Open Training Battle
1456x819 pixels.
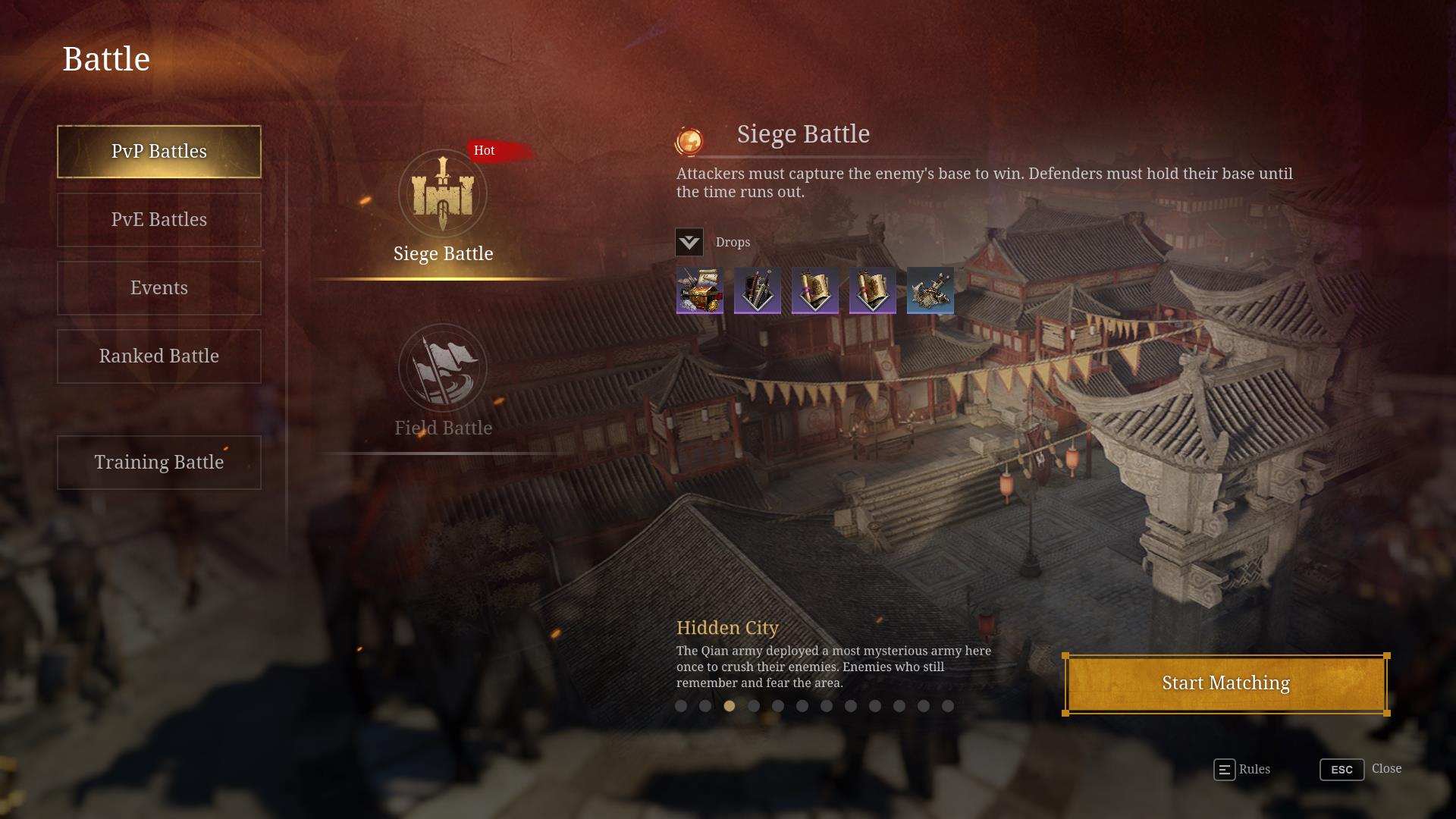[x=159, y=463]
